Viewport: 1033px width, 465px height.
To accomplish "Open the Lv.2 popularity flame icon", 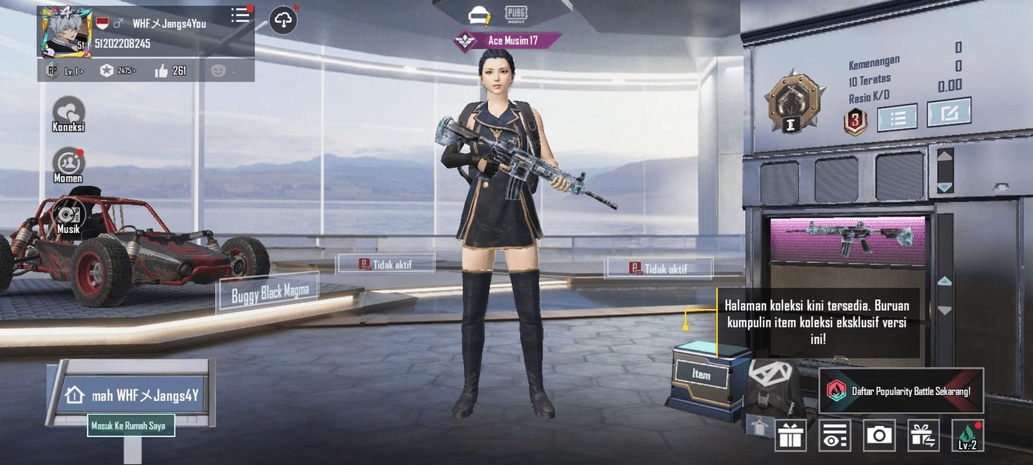I will click(967, 436).
